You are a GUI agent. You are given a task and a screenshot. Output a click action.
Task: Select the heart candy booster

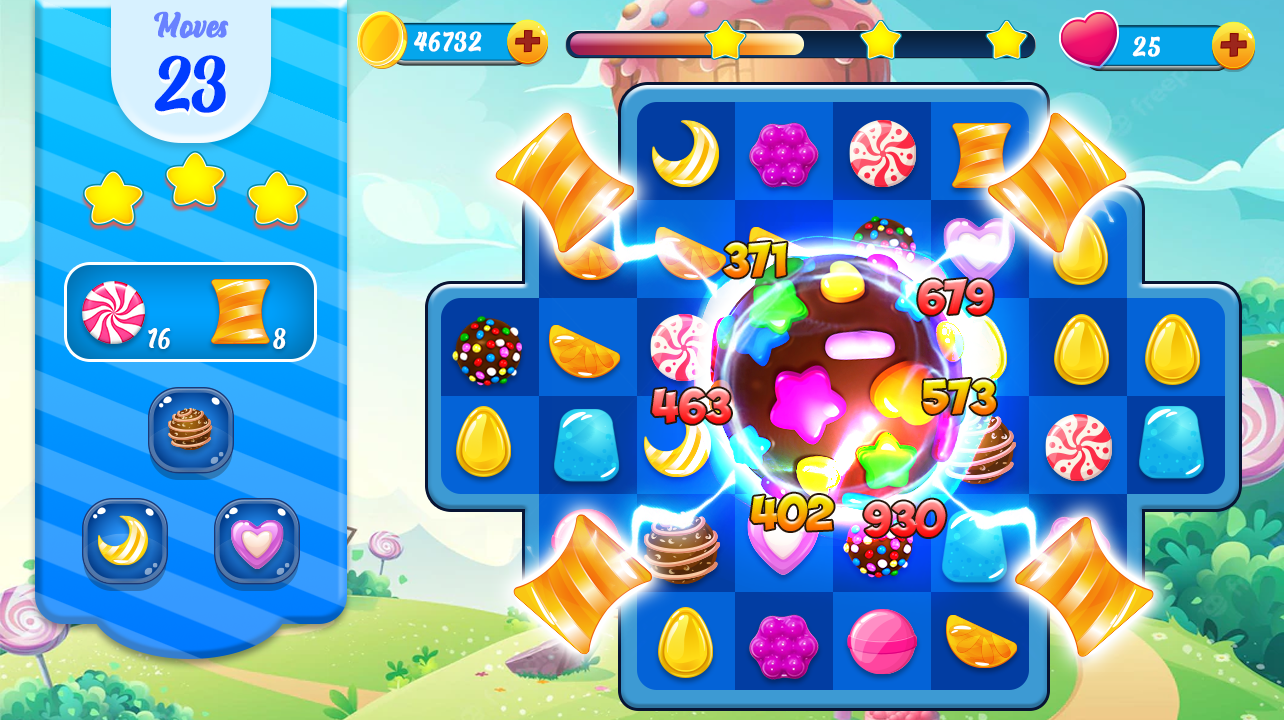[257, 543]
